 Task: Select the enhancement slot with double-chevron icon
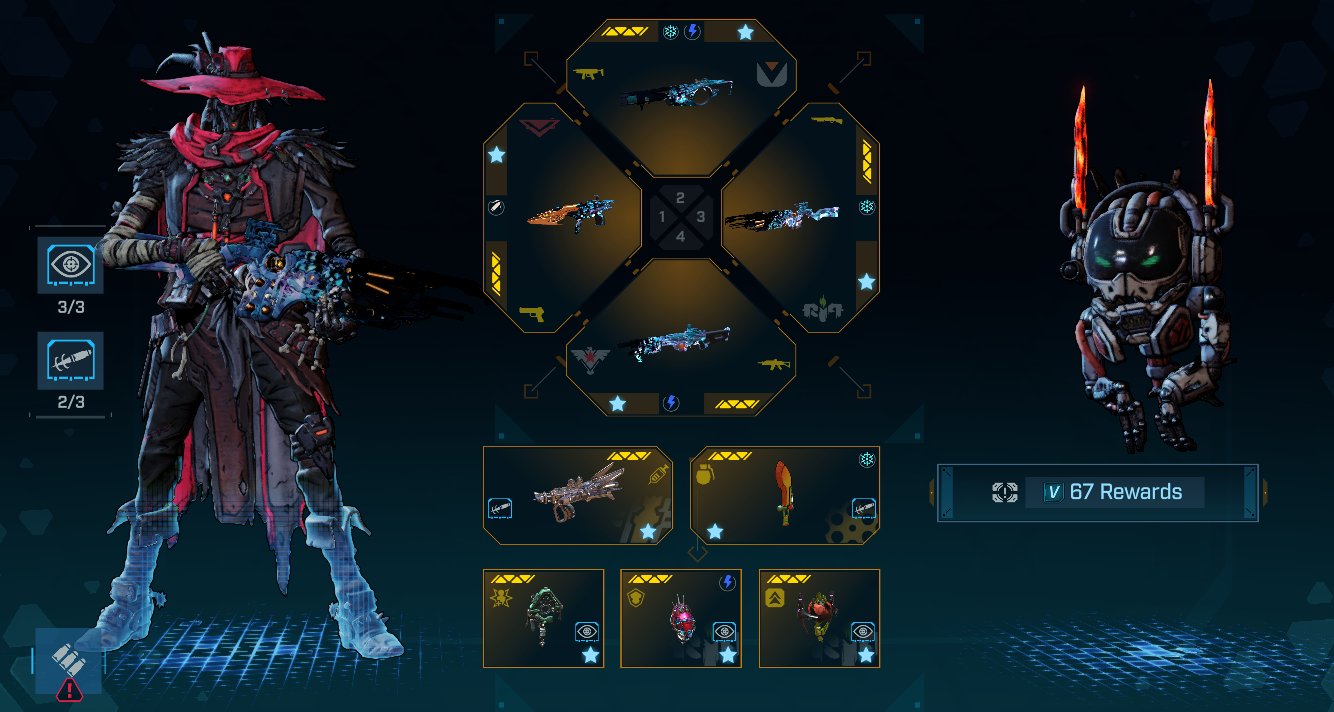pos(819,618)
